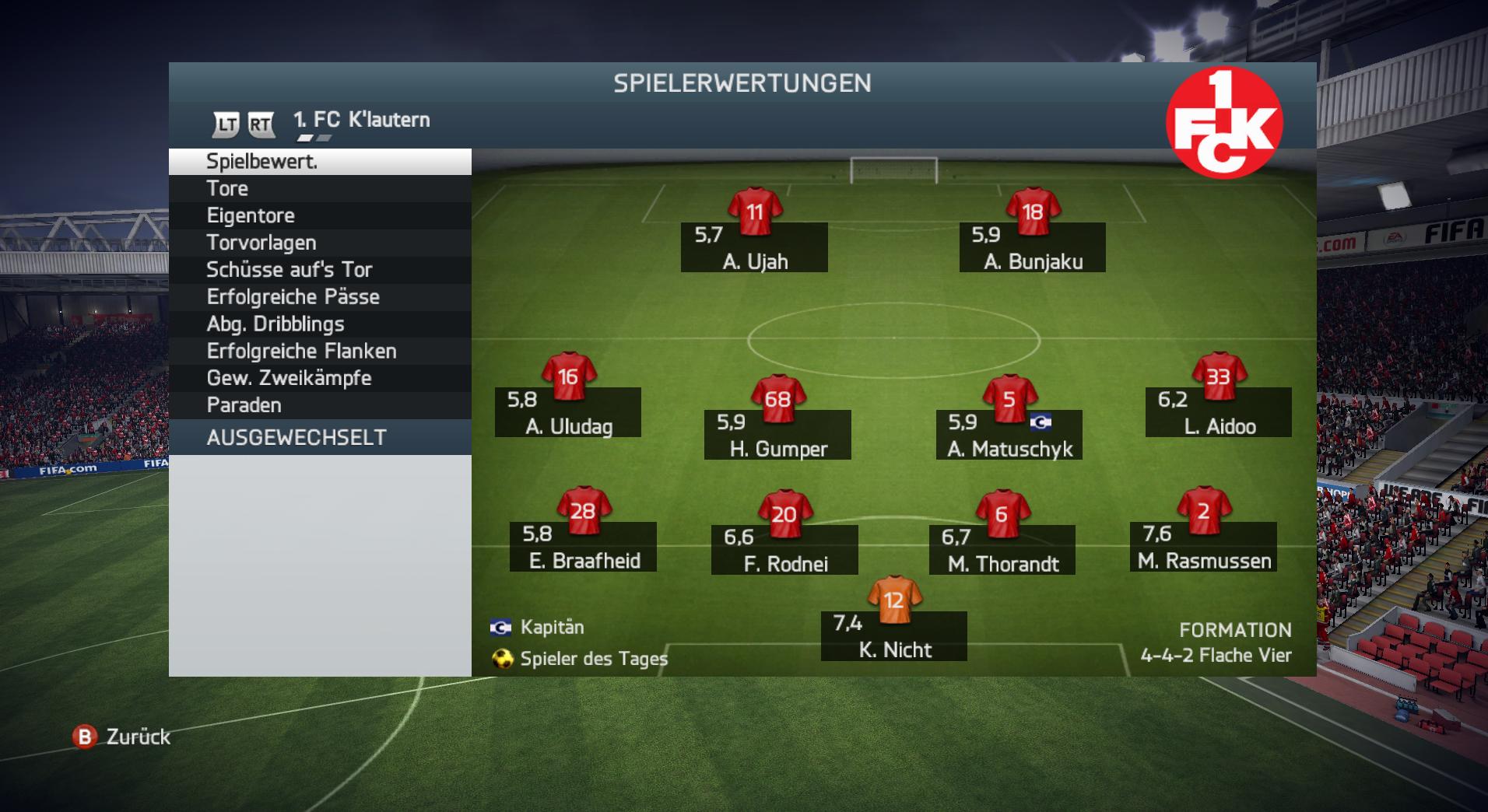Select Schüsse auf's Tor entry
The image size is (1488, 812).
pyautogui.click(x=319, y=270)
